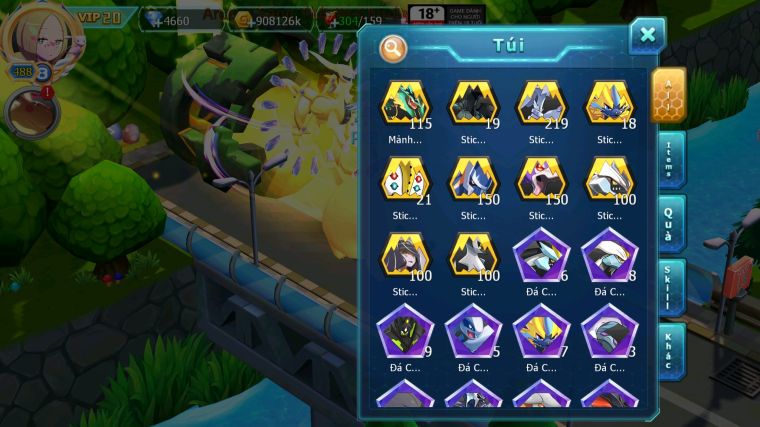Image resolution: width=760 pixels, height=427 pixels.
Task: Show the Khác category tab
Action: [x=669, y=350]
